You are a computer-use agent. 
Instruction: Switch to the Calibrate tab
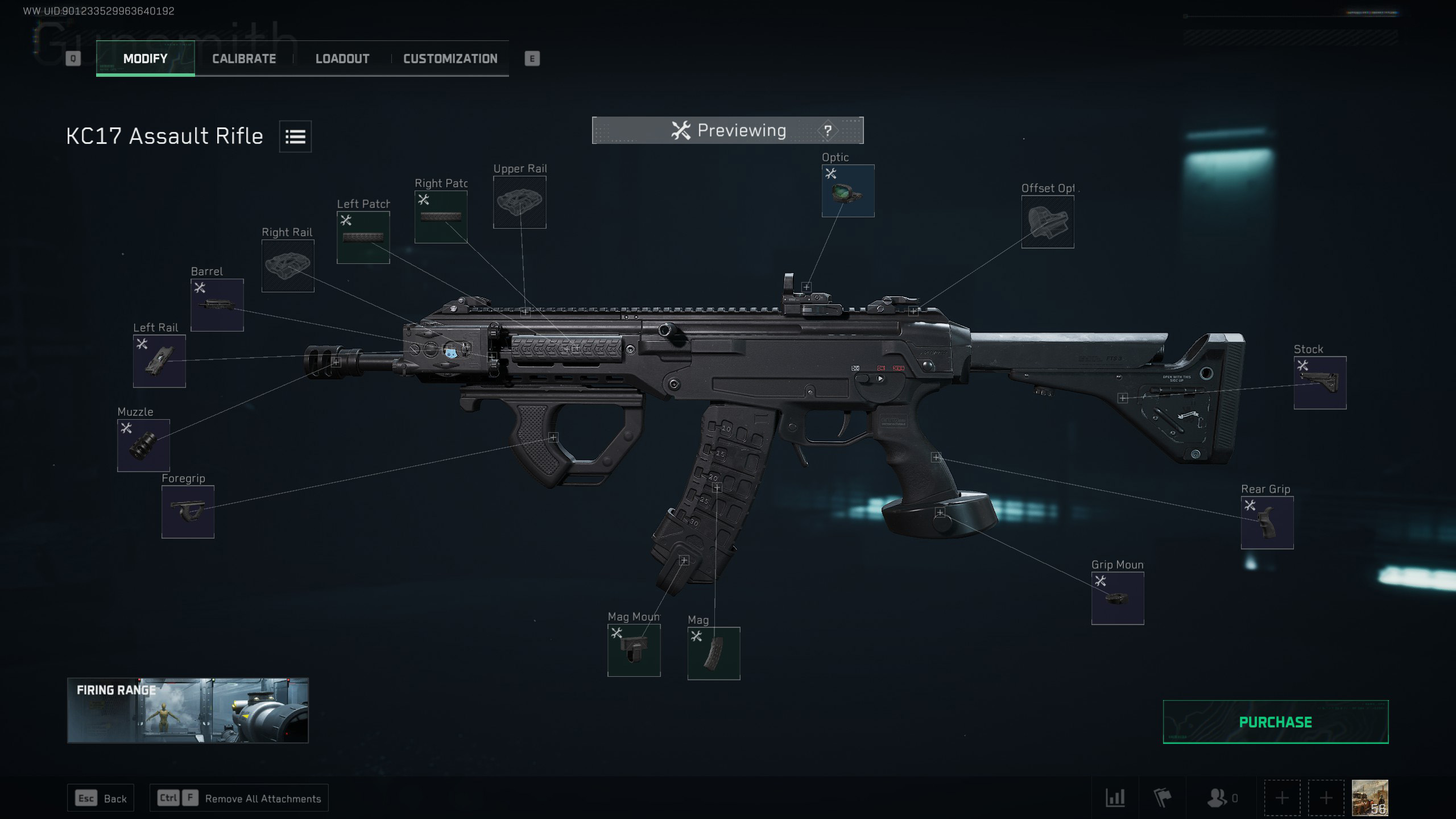point(244,59)
